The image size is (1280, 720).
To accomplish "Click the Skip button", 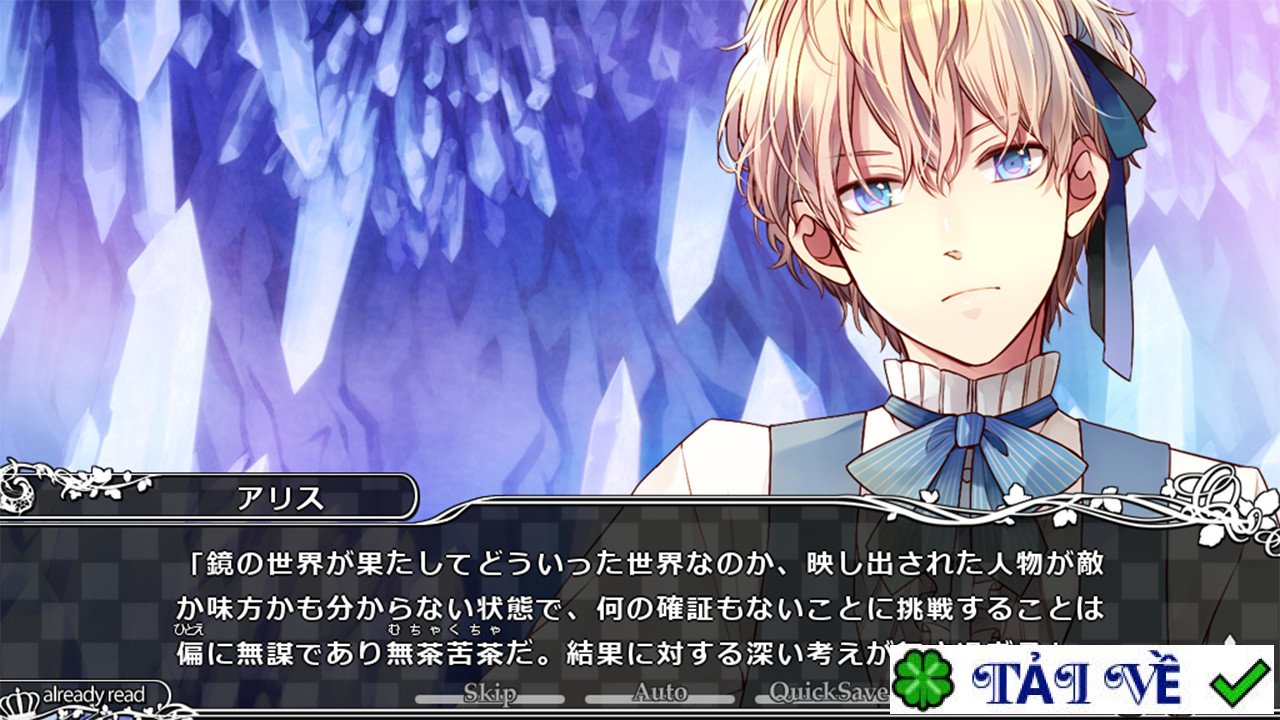I will pyautogui.click(x=490, y=693).
